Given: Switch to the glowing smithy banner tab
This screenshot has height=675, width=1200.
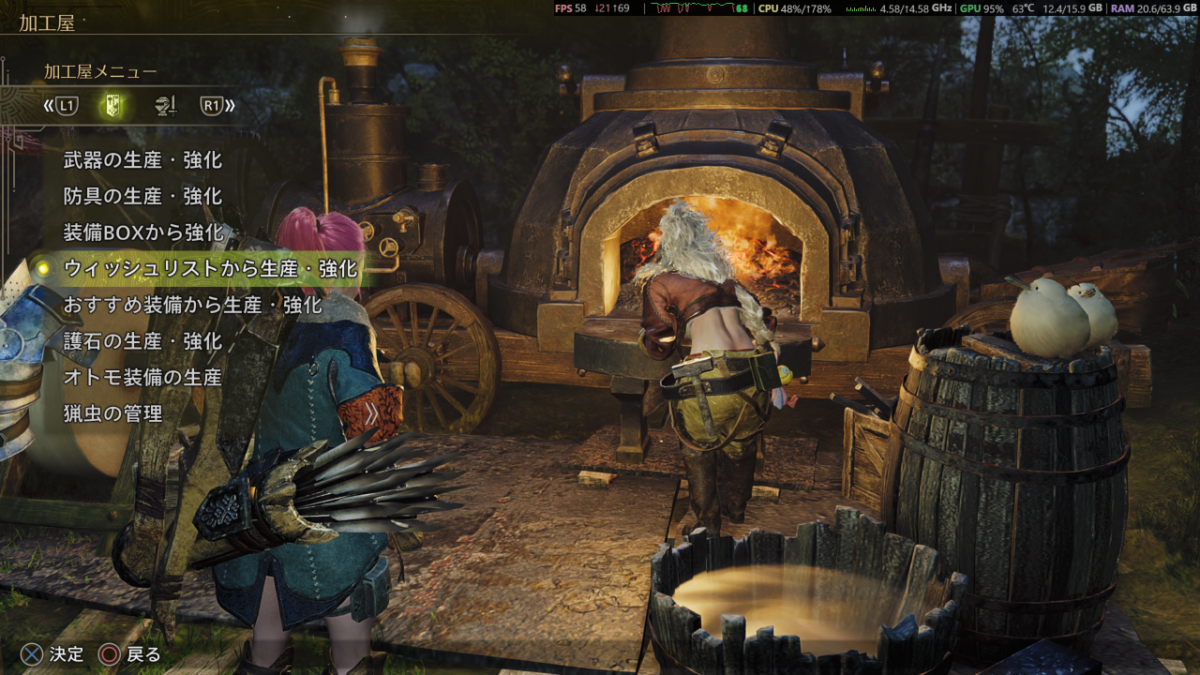Looking at the screenshot, I should point(113,104).
